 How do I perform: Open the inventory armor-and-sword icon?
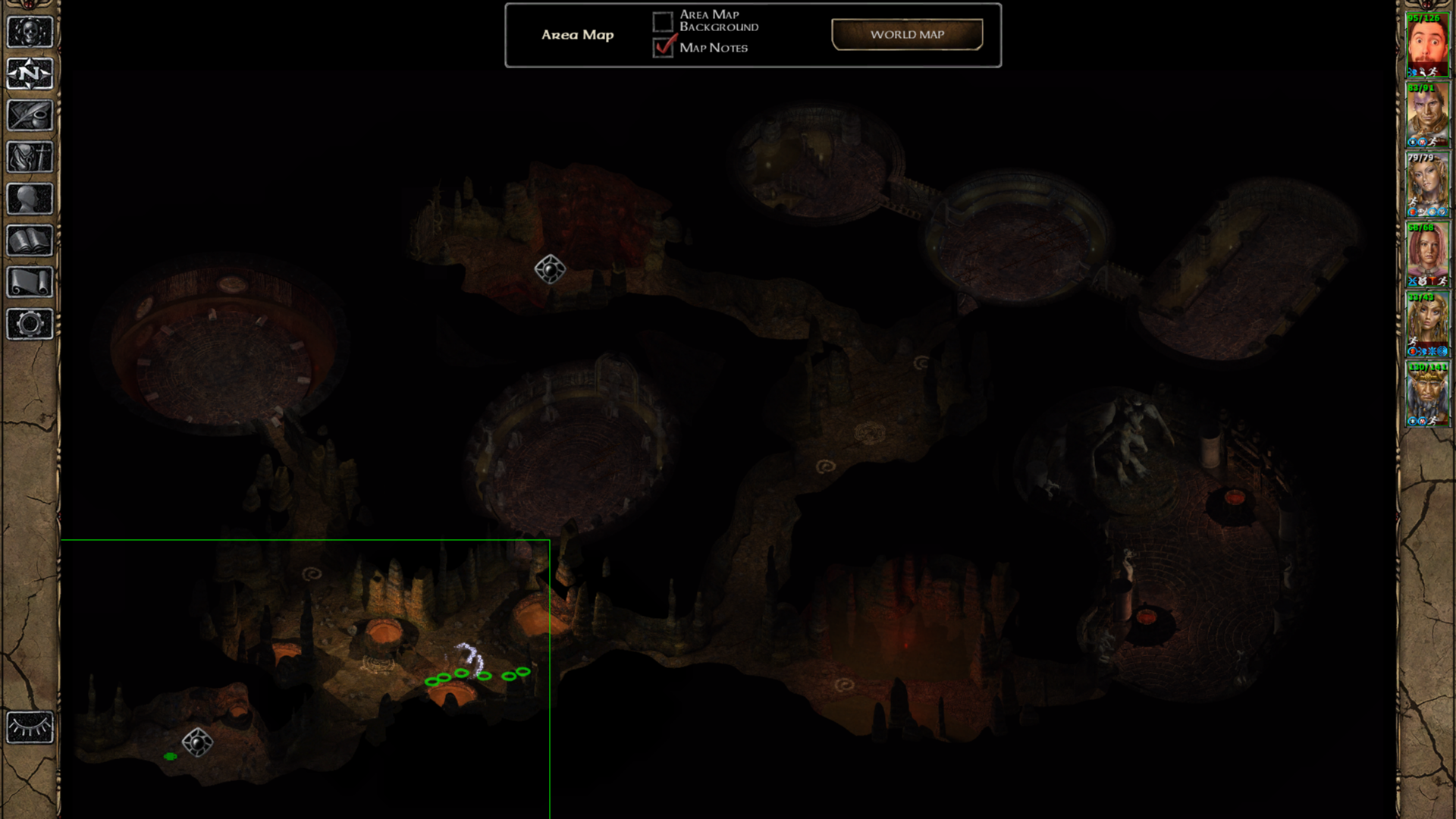click(30, 157)
